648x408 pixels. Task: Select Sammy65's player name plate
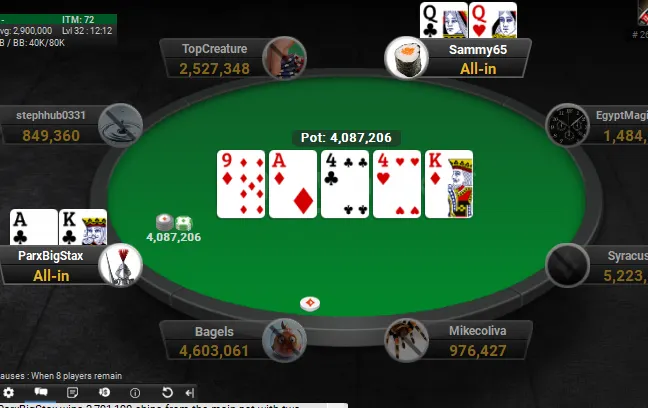tap(478, 58)
